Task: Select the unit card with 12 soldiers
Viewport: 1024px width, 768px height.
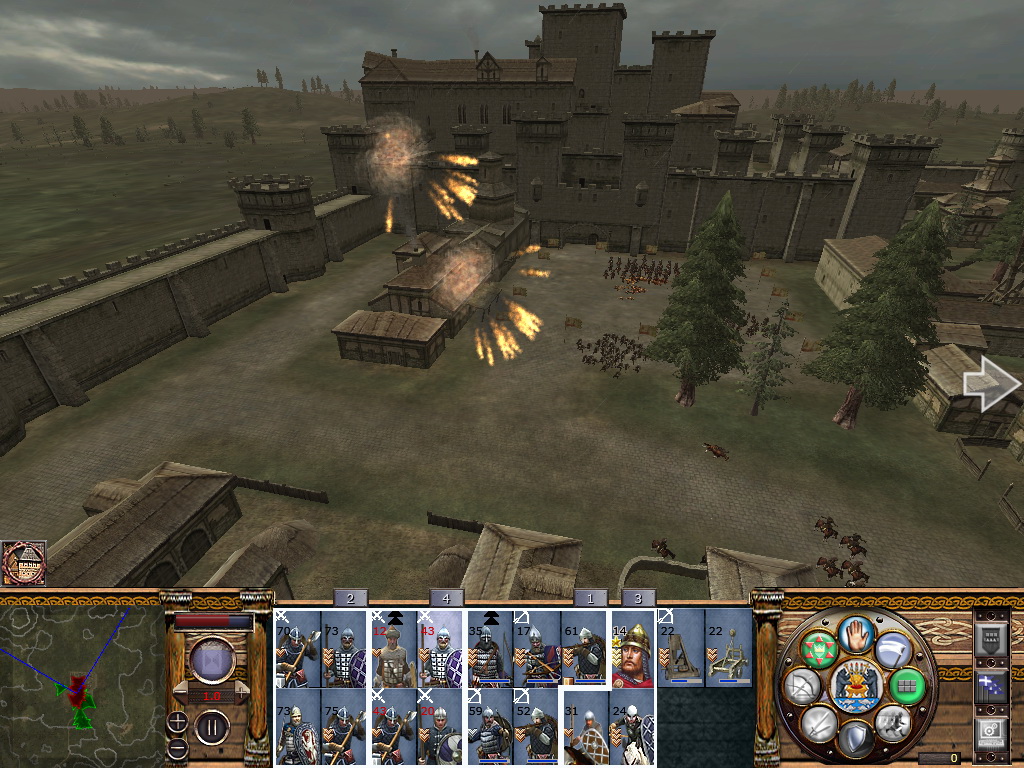Action: (x=393, y=648)
